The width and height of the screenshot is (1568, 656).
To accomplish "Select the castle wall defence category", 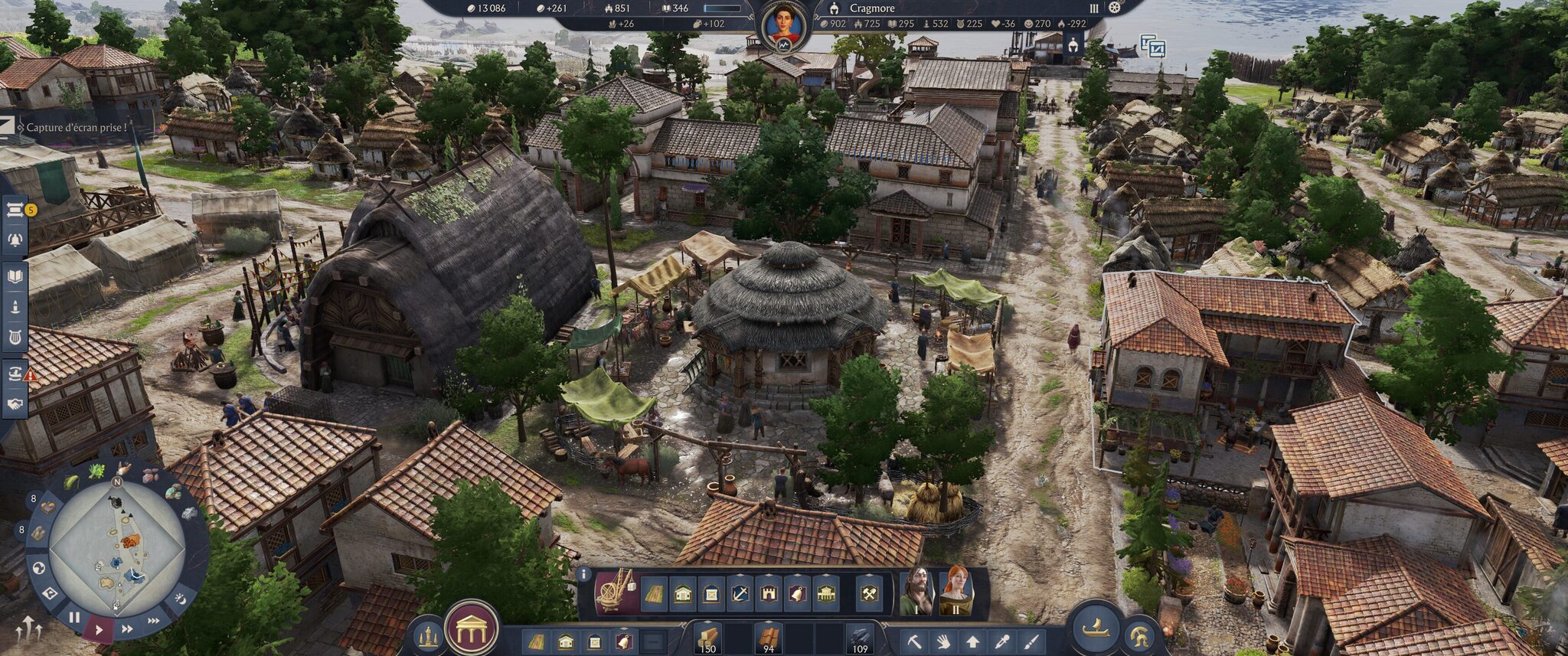I will [768, 593].
